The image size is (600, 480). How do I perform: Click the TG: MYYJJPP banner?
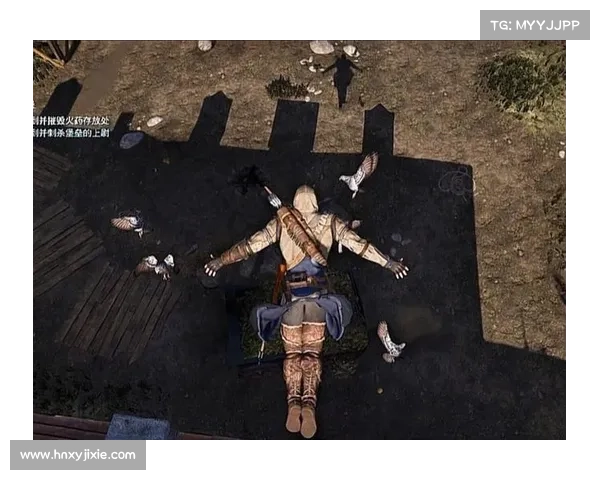coord(535,24)
